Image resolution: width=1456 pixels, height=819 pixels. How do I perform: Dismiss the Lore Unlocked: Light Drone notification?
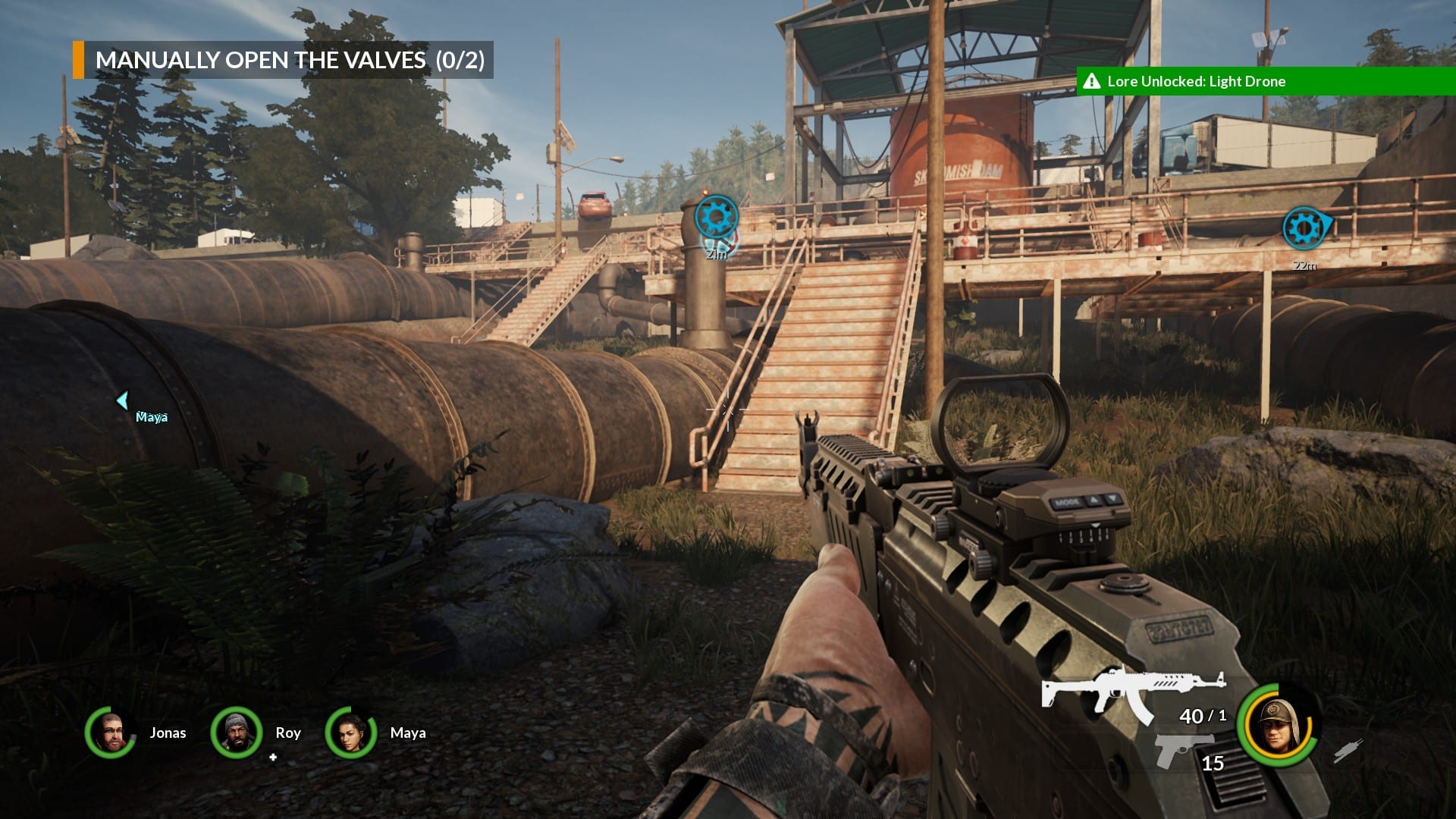[1265, 81]
